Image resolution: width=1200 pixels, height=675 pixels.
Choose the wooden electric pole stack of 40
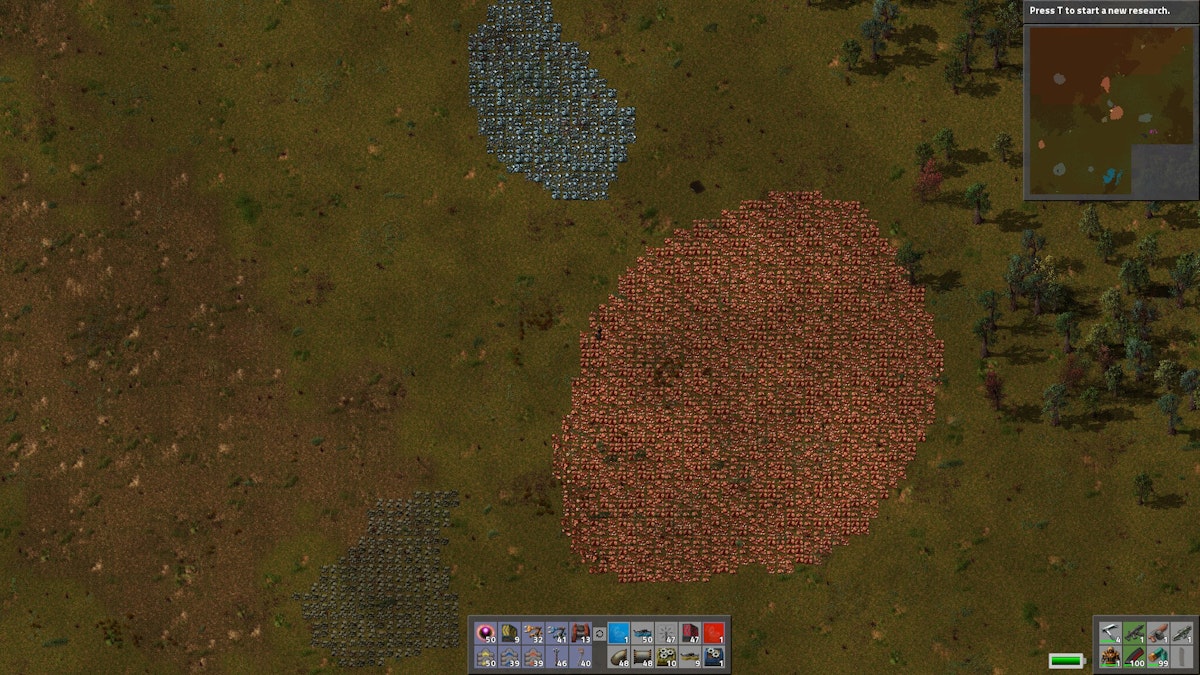tap(582, 657)
